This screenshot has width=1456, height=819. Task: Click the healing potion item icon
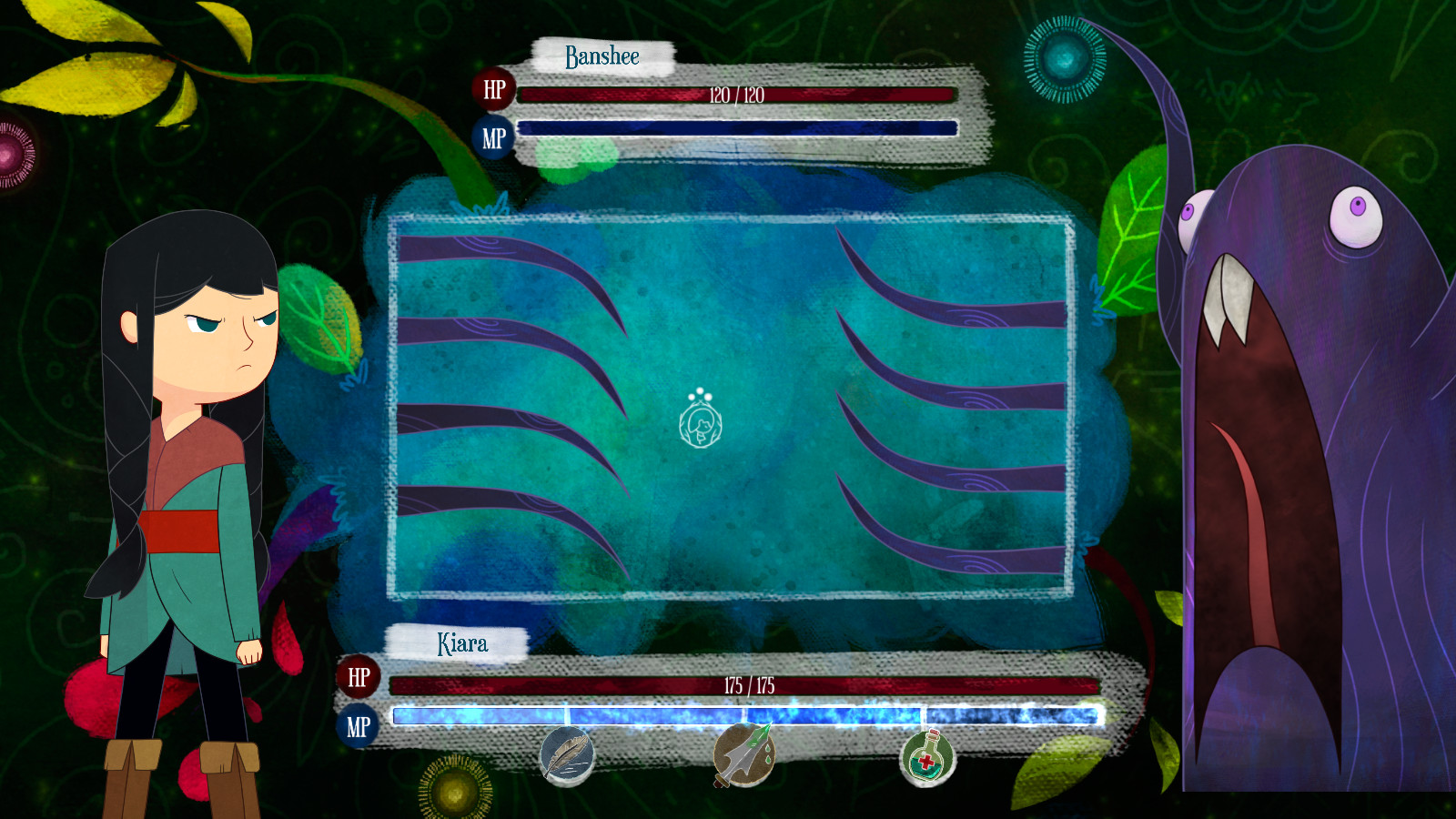click(x=928, y=758)
